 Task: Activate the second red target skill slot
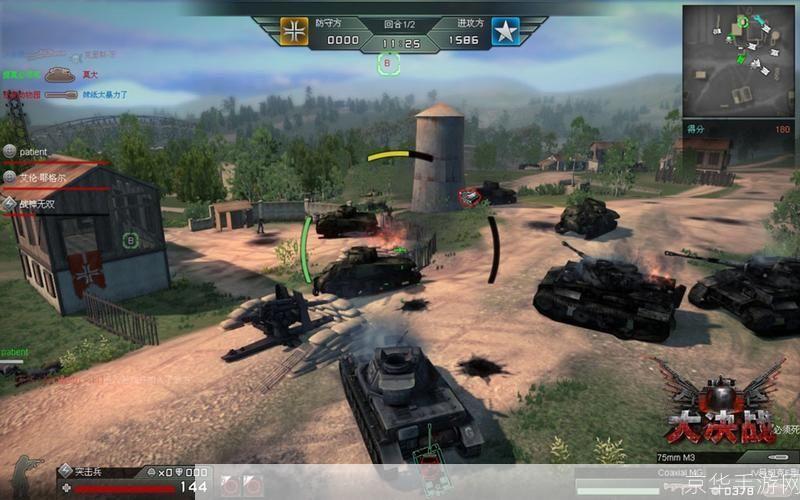[x=253, y=486]
